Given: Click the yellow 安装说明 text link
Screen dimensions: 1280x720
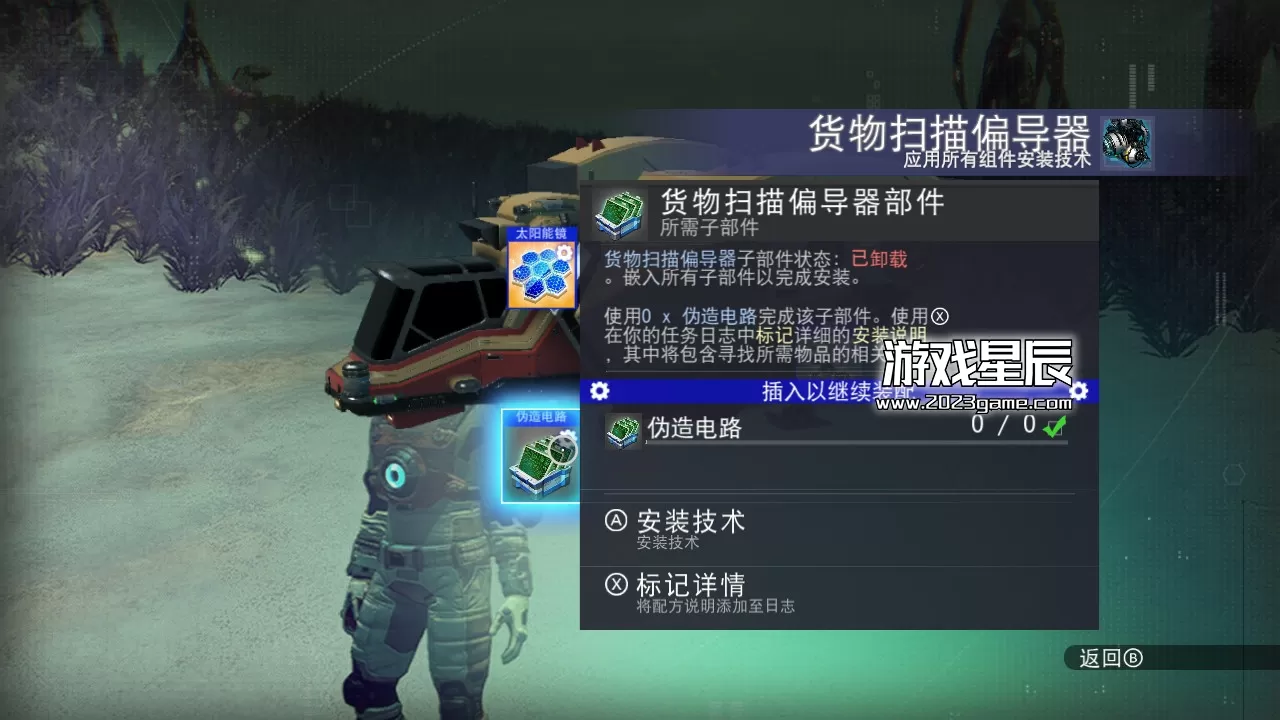Looking at the screenshot, I should 890,334.
